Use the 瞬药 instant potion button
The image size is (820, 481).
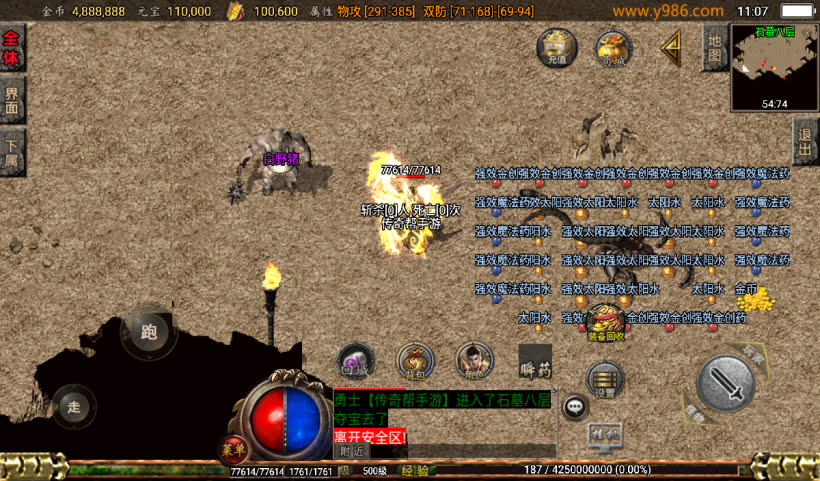coord(535,361)
